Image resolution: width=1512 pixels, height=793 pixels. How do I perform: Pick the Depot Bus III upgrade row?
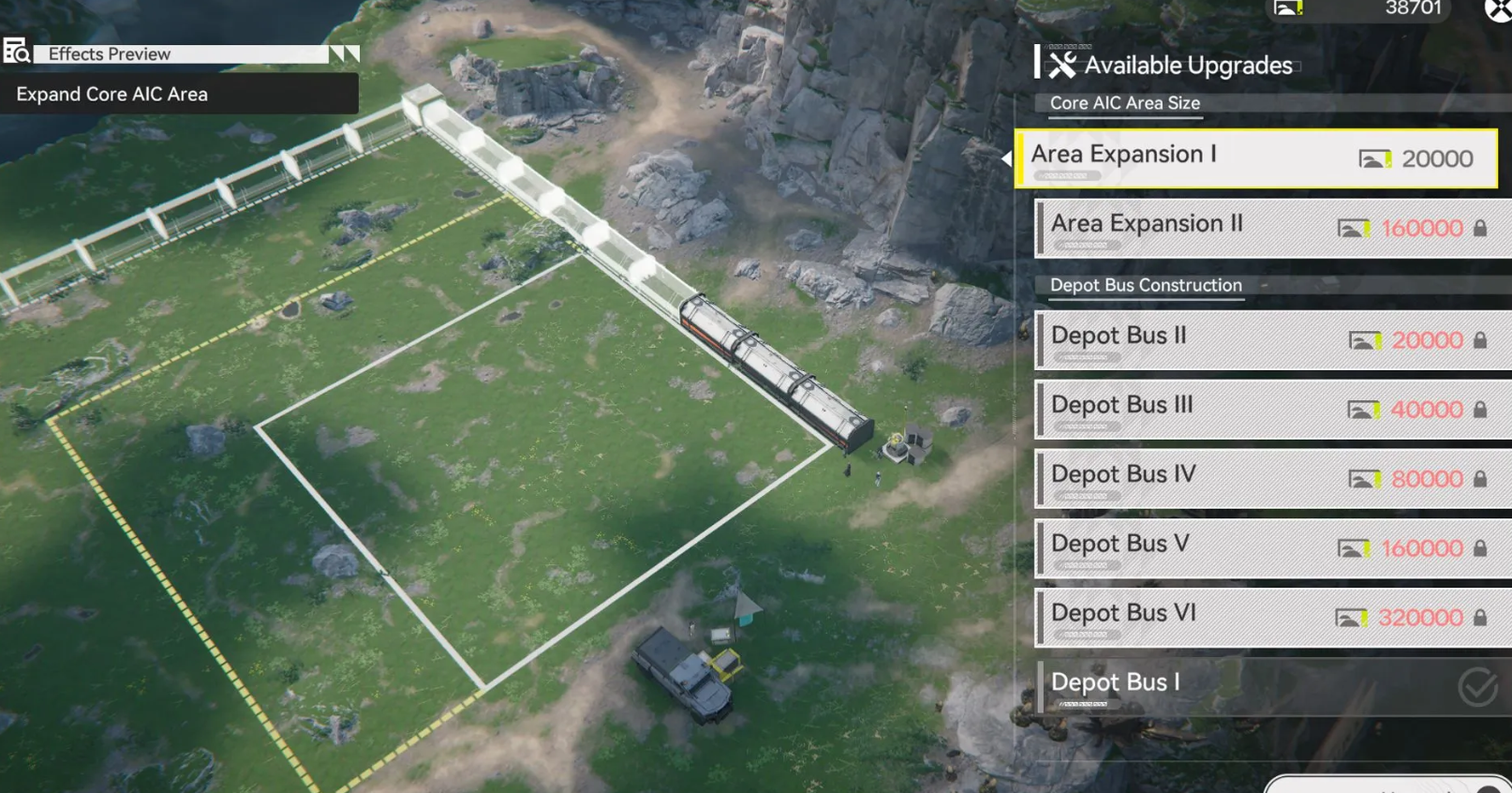1272,409
